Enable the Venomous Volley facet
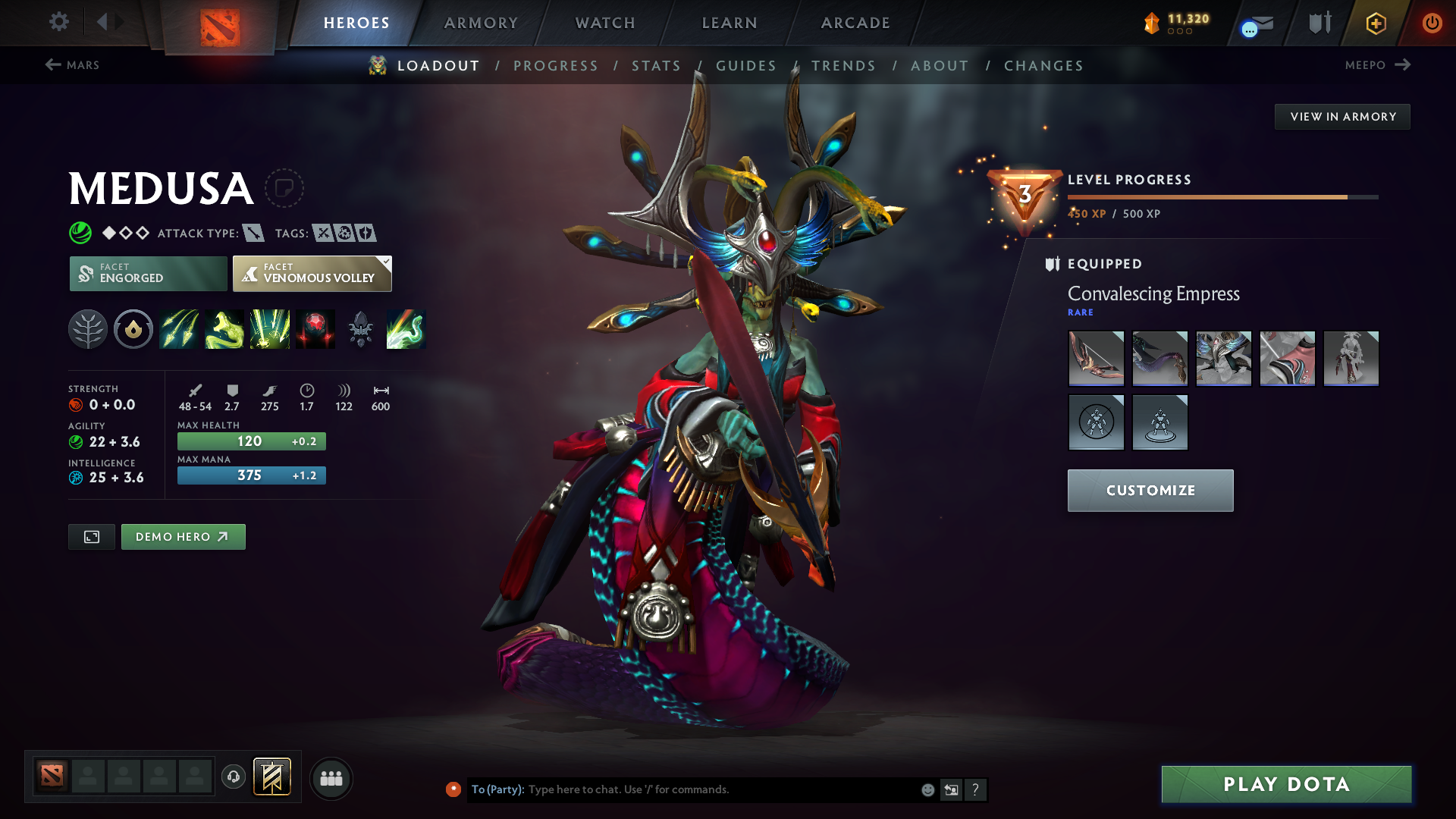The image size is (1456, 819). pos(312,274)
